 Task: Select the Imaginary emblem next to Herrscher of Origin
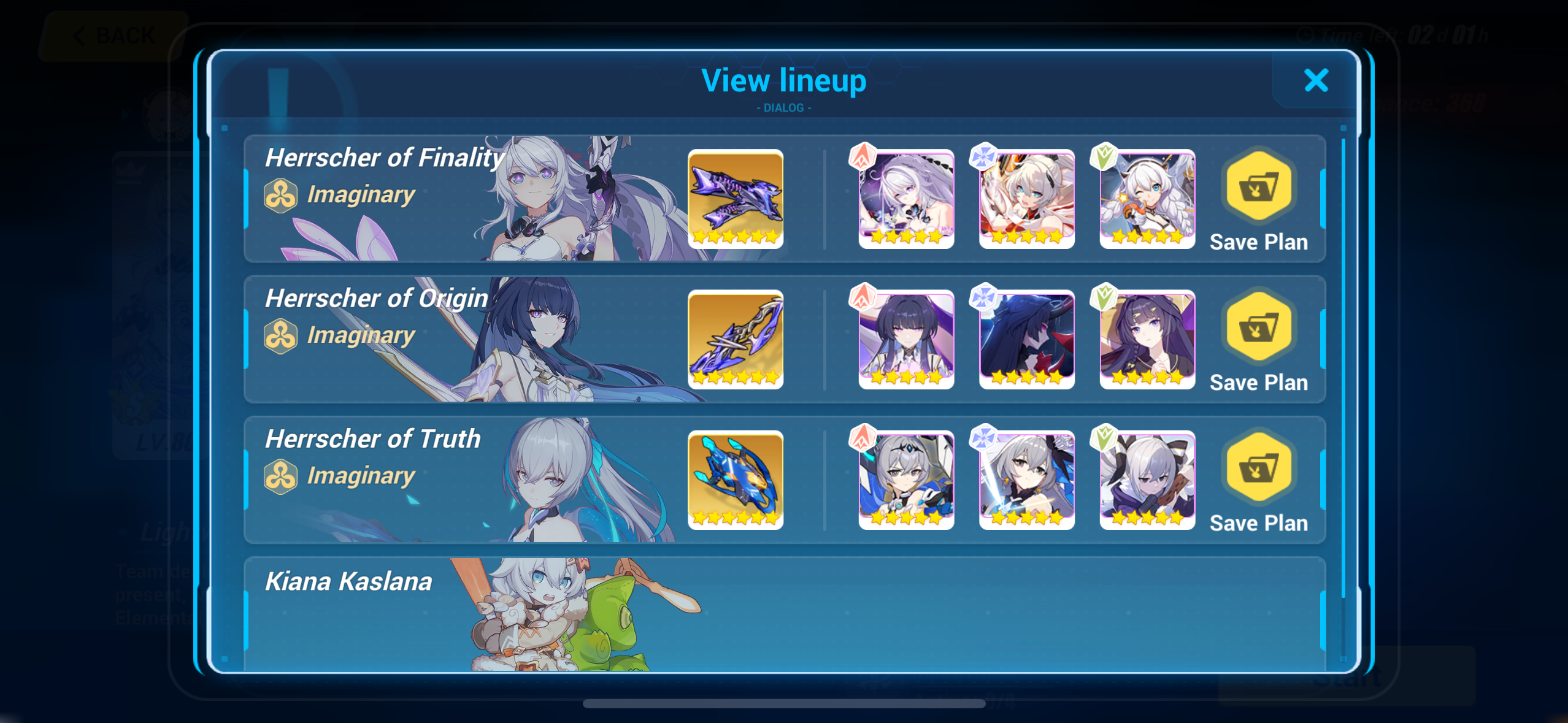pos(282,335)
